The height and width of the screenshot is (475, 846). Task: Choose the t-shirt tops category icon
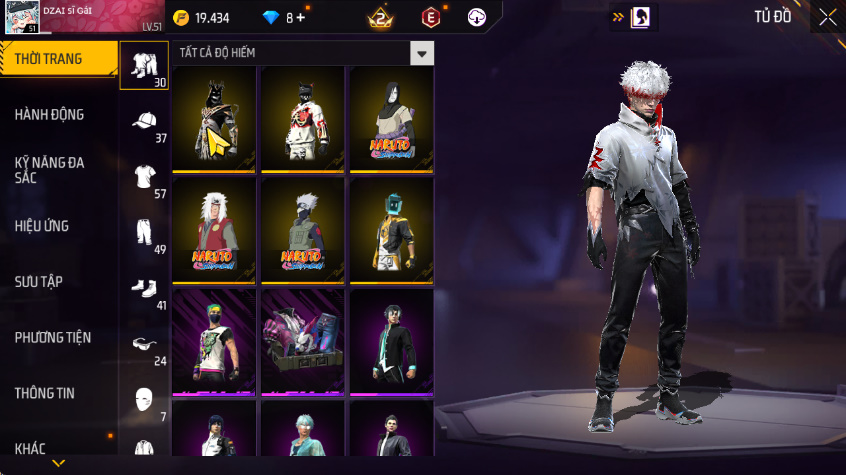[145, 178]
